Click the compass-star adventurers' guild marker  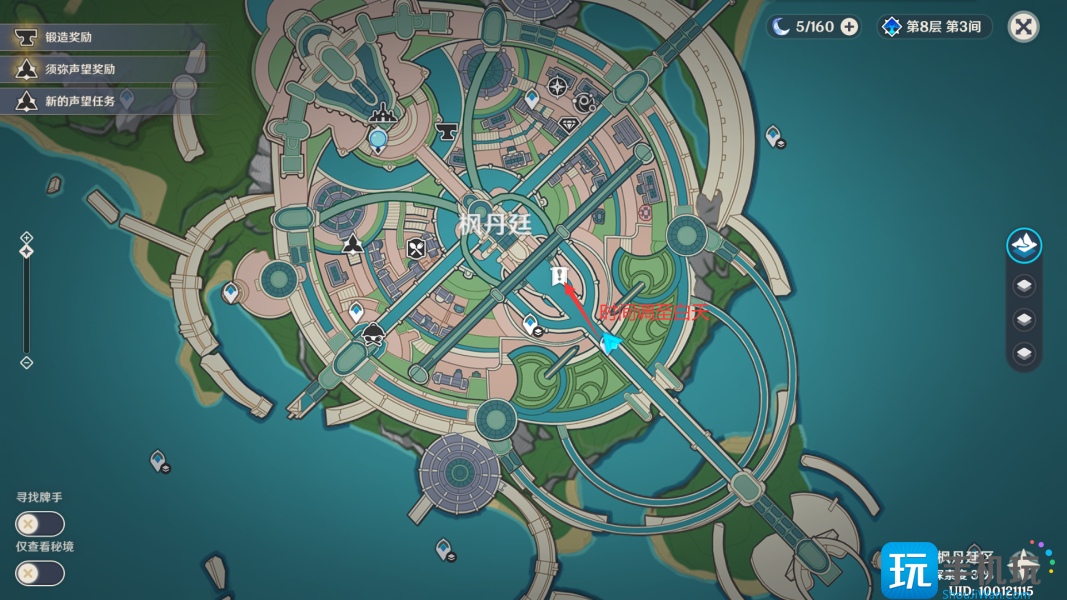tap(558, 86)
